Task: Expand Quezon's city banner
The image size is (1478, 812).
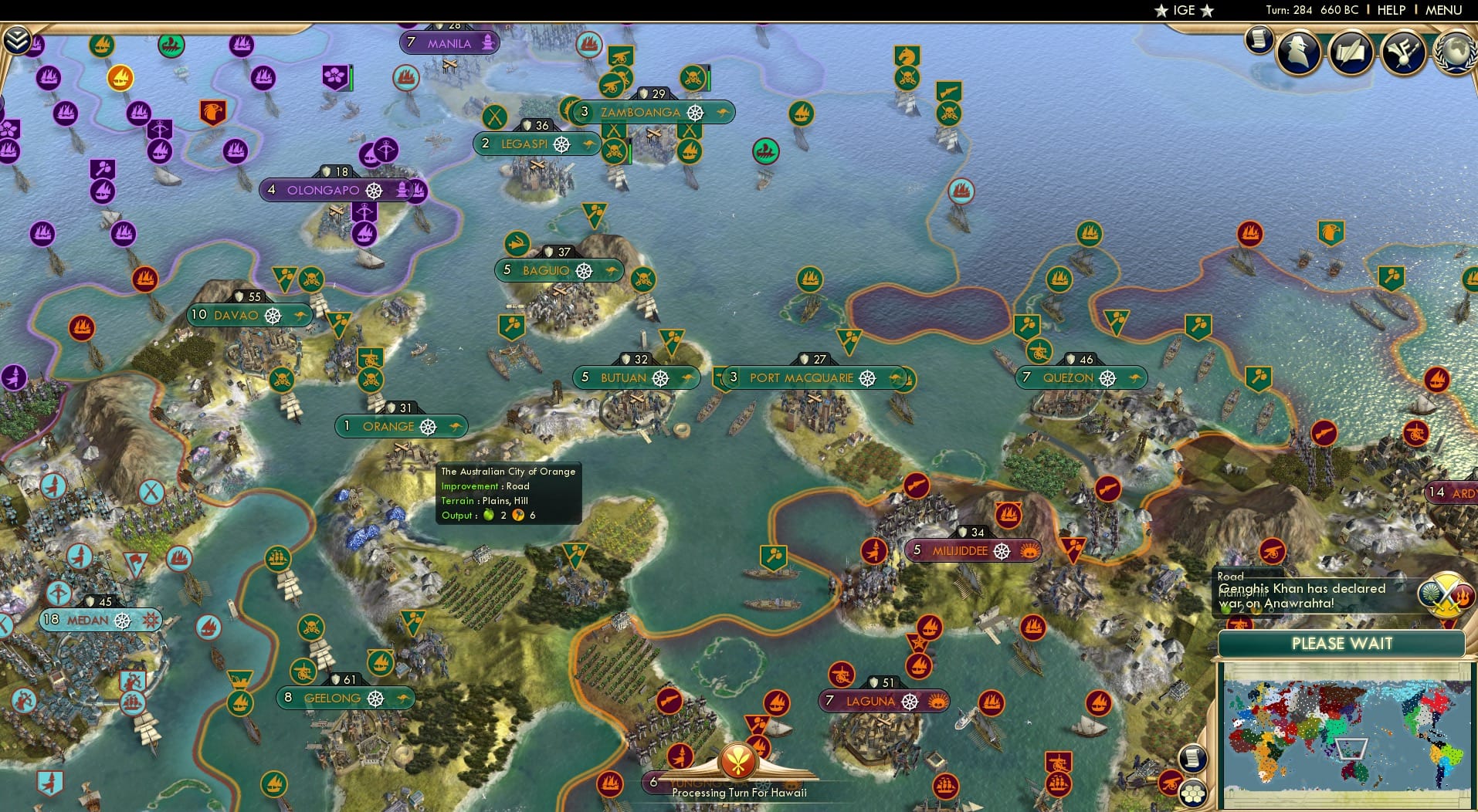Action: pos(1080,378)
